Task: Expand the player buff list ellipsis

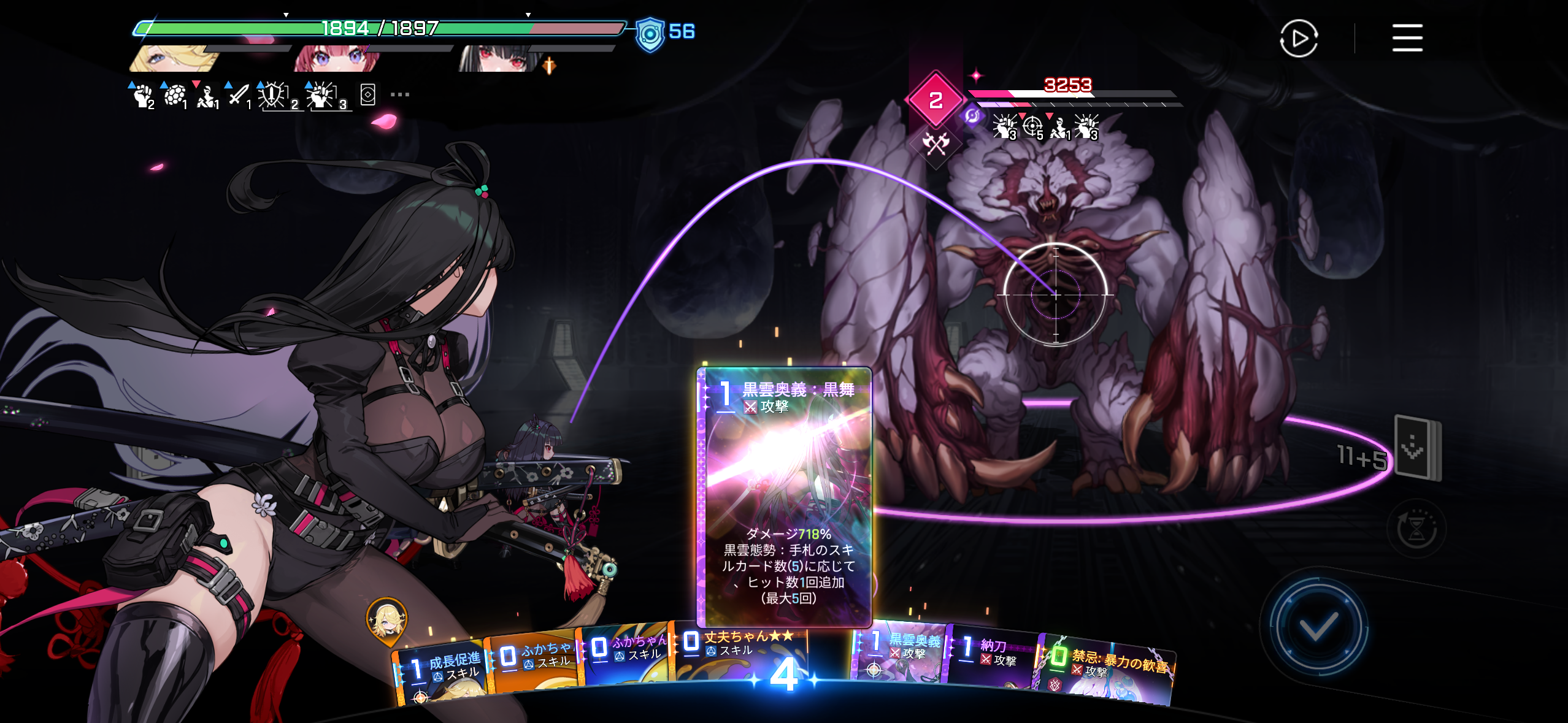Action: (399, 94)
